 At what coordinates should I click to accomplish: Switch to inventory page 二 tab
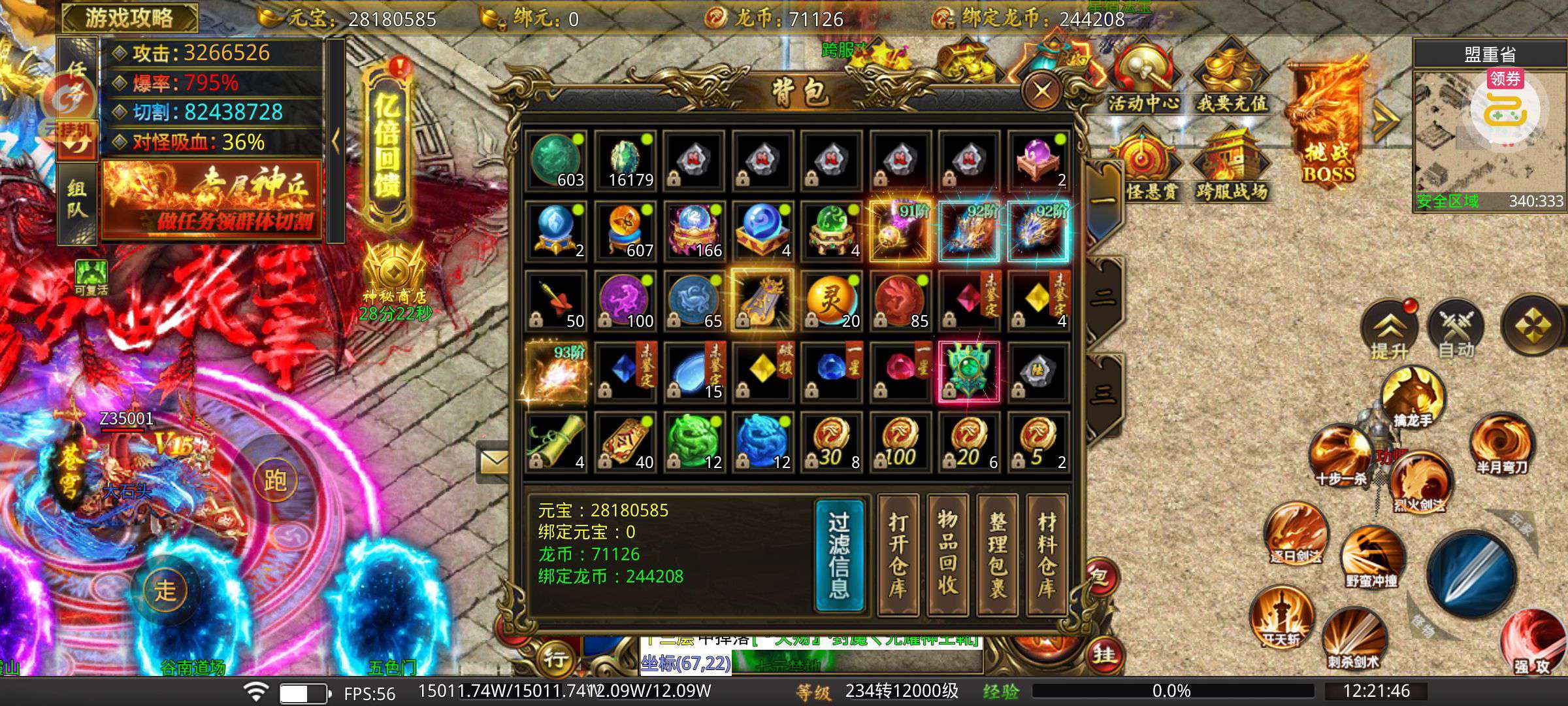pos(1103,298)
